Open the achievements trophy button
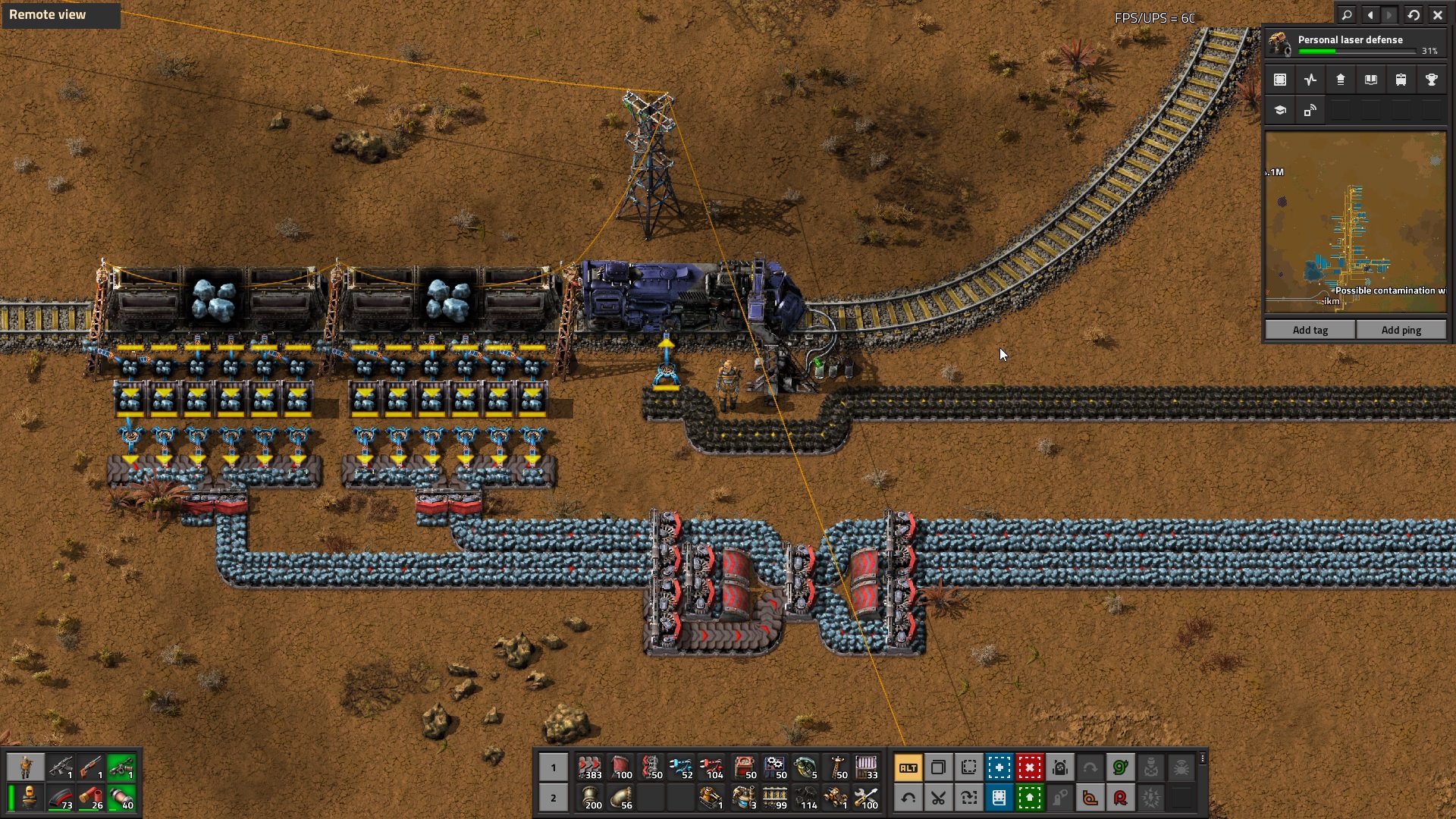This screenshot has height=819, width=1456. point(1432,80)
